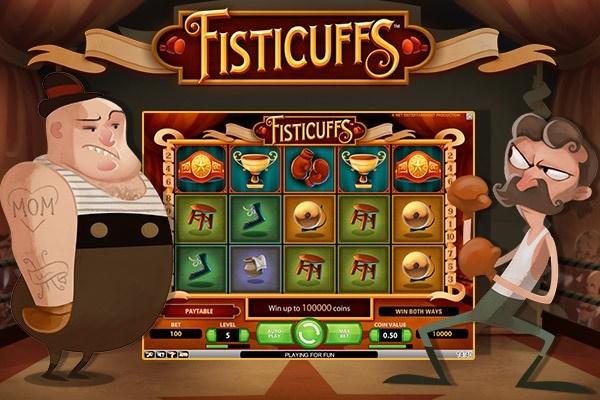Select Max Bet
The height and width of the screenshot is (400, 600).
tap(345, 332)
